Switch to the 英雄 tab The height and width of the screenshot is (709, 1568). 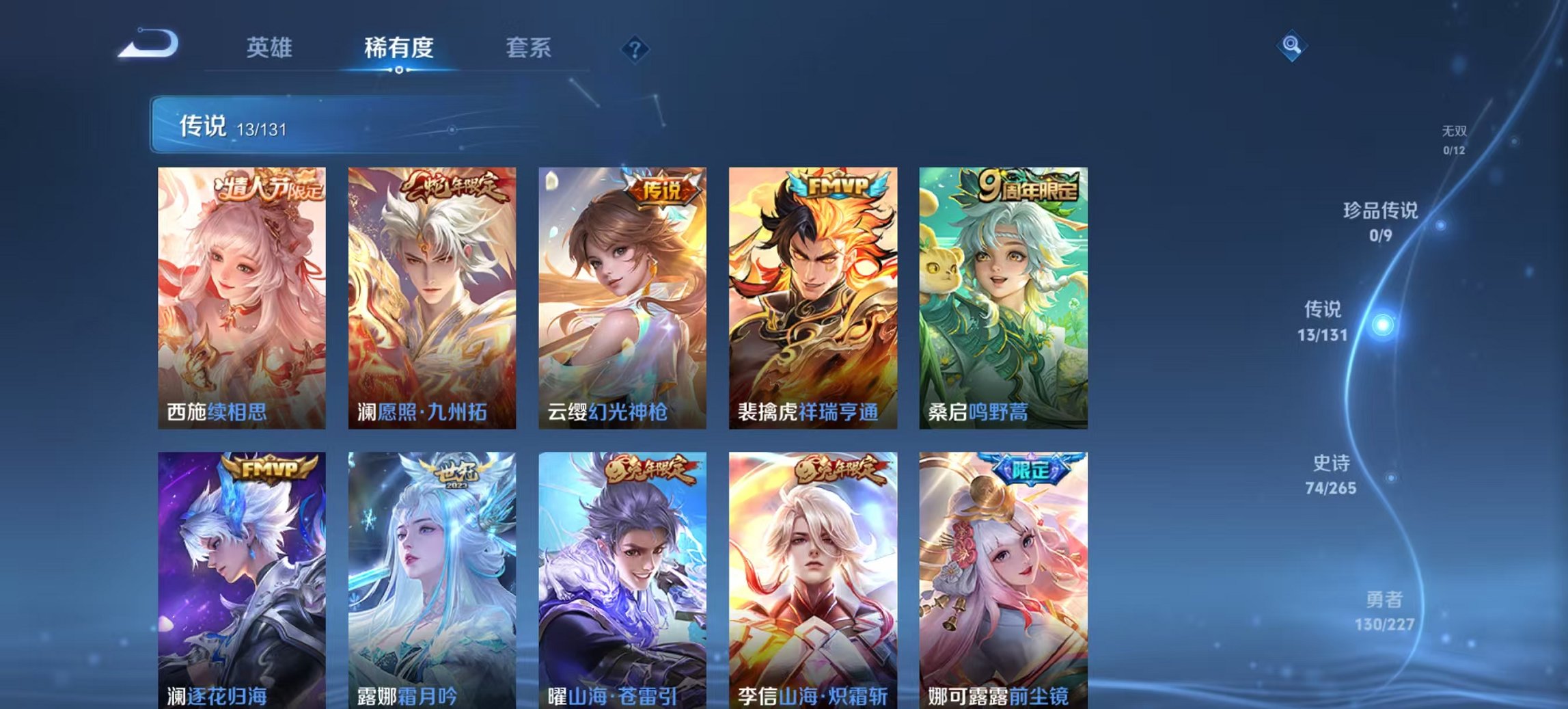pyautogui.click(x=272, y=48)
